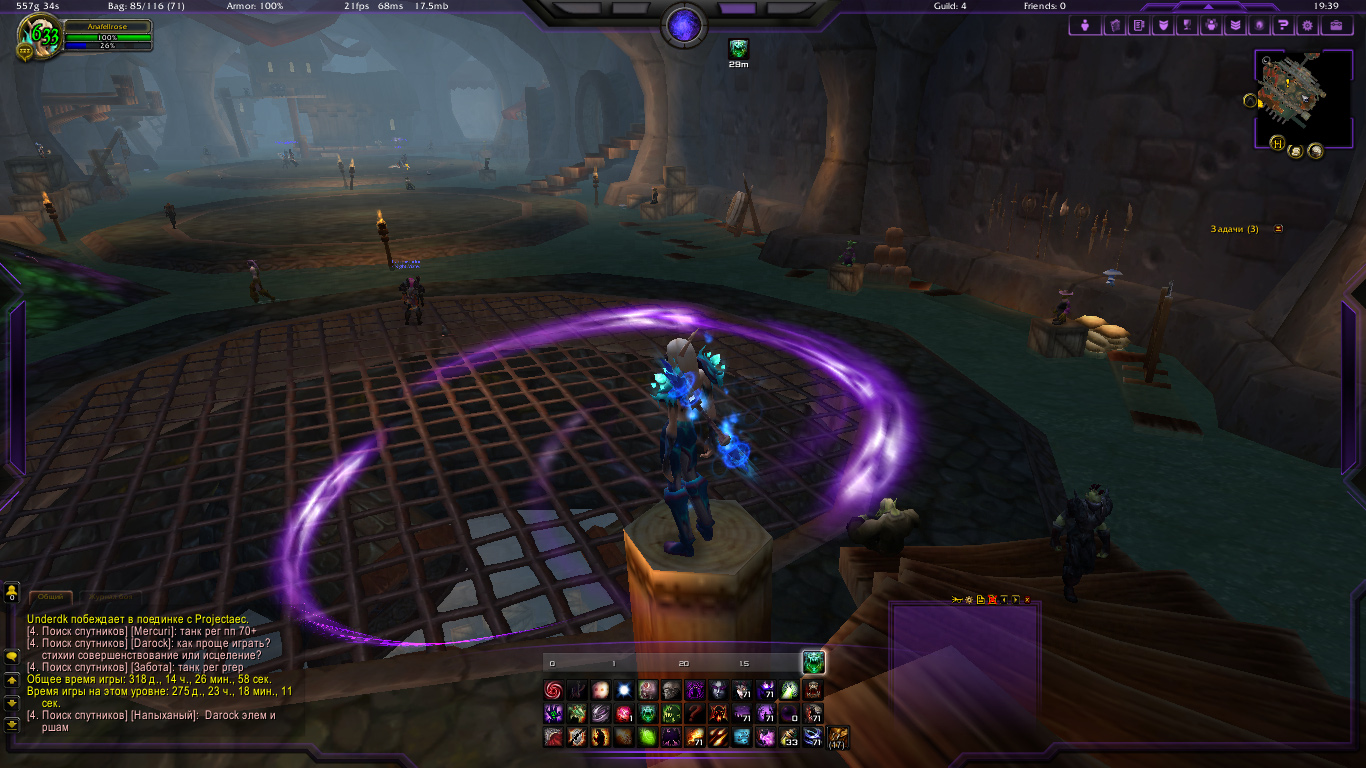Open the achievements goblet button
This screenshot has width=1366, height=768.
[x=1186, y=25]
